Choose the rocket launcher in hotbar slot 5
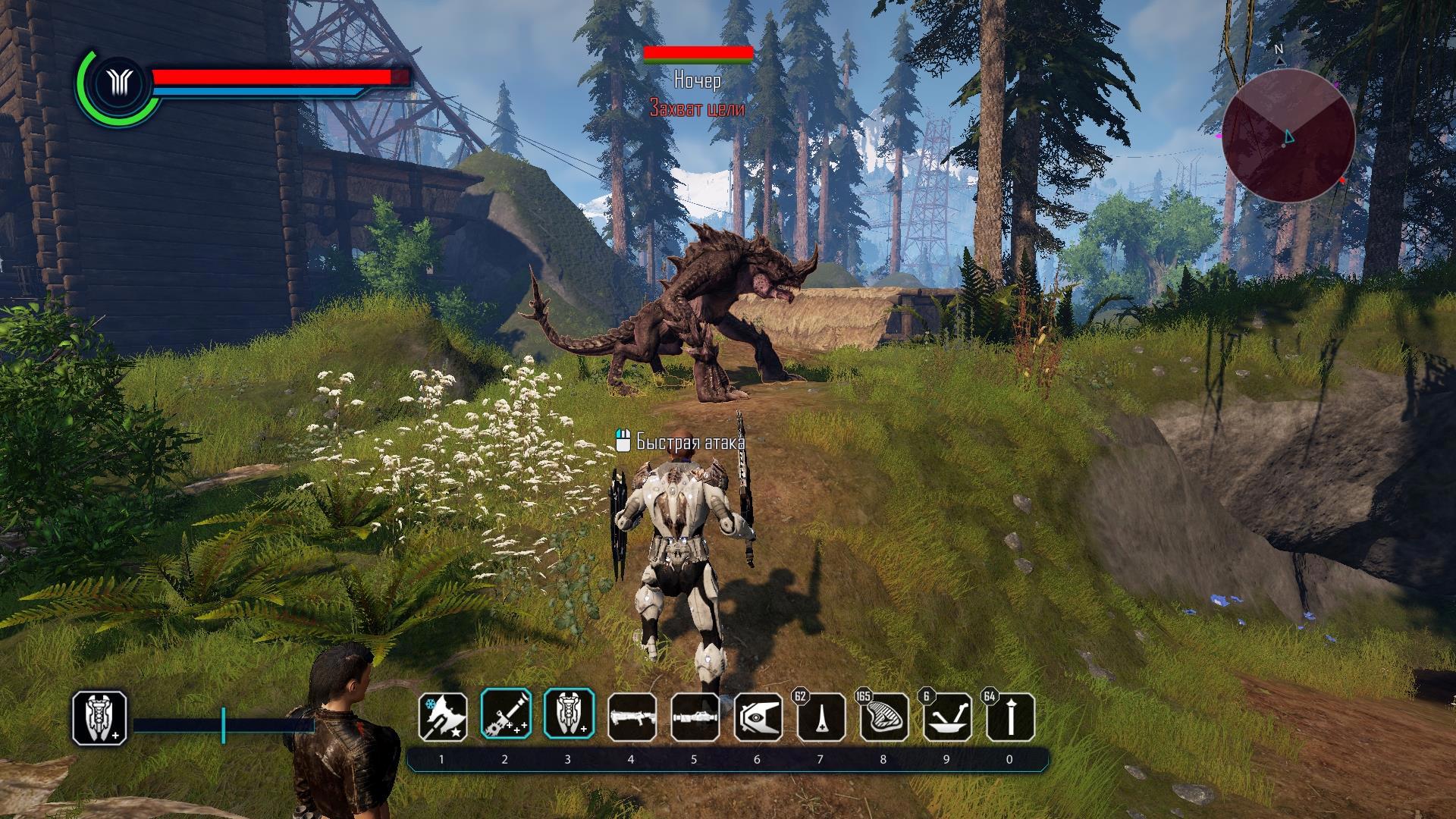 tap(695, 717)
